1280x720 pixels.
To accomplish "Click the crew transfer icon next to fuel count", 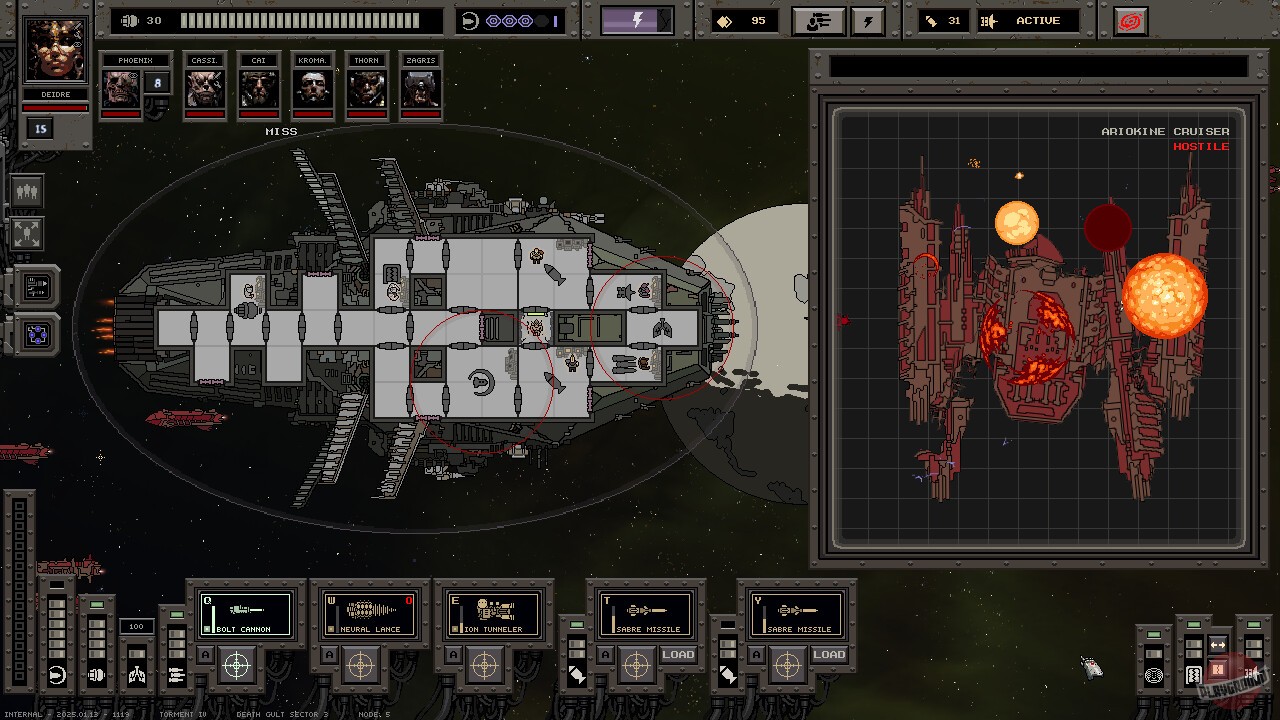I will (818, 20).
